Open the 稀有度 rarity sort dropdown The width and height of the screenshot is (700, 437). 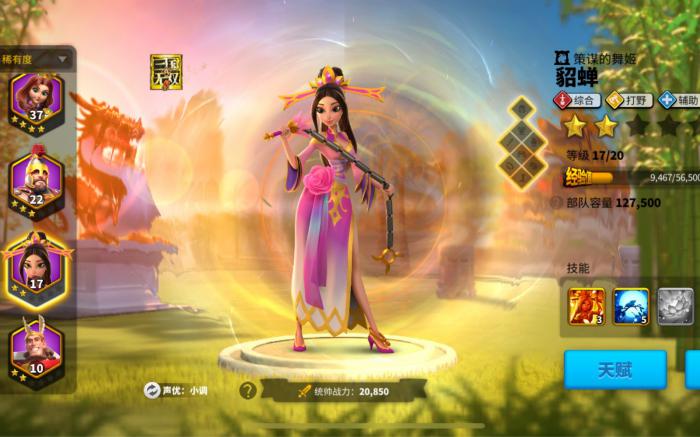36,58
